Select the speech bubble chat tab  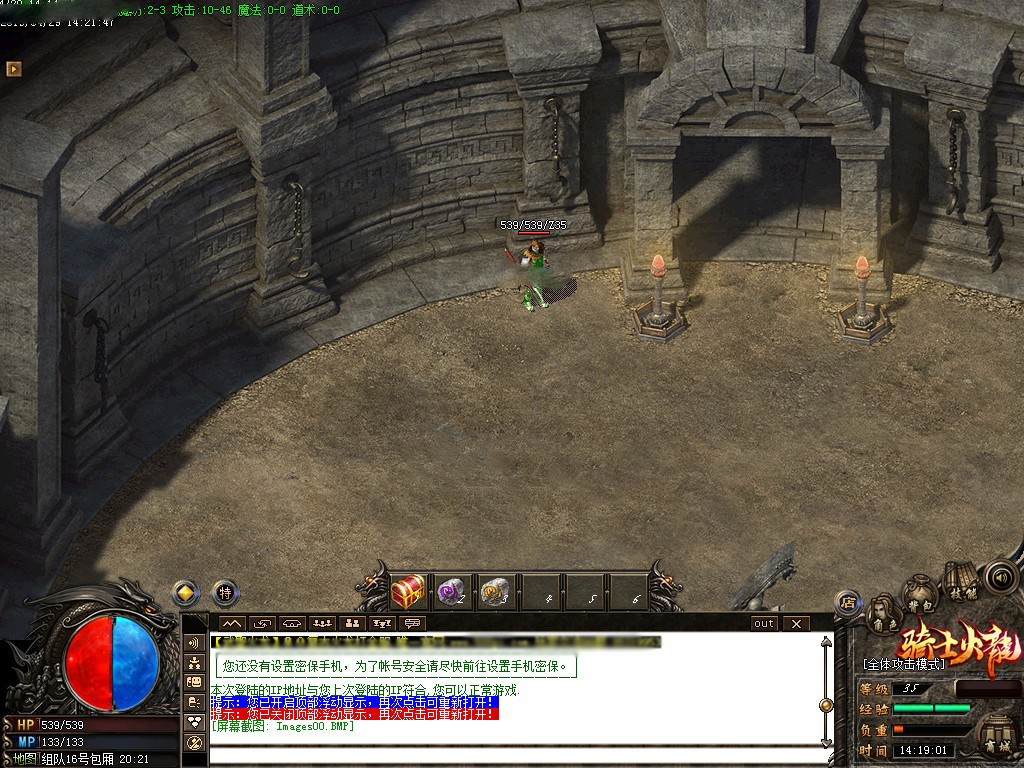click(x=411, y=623)
